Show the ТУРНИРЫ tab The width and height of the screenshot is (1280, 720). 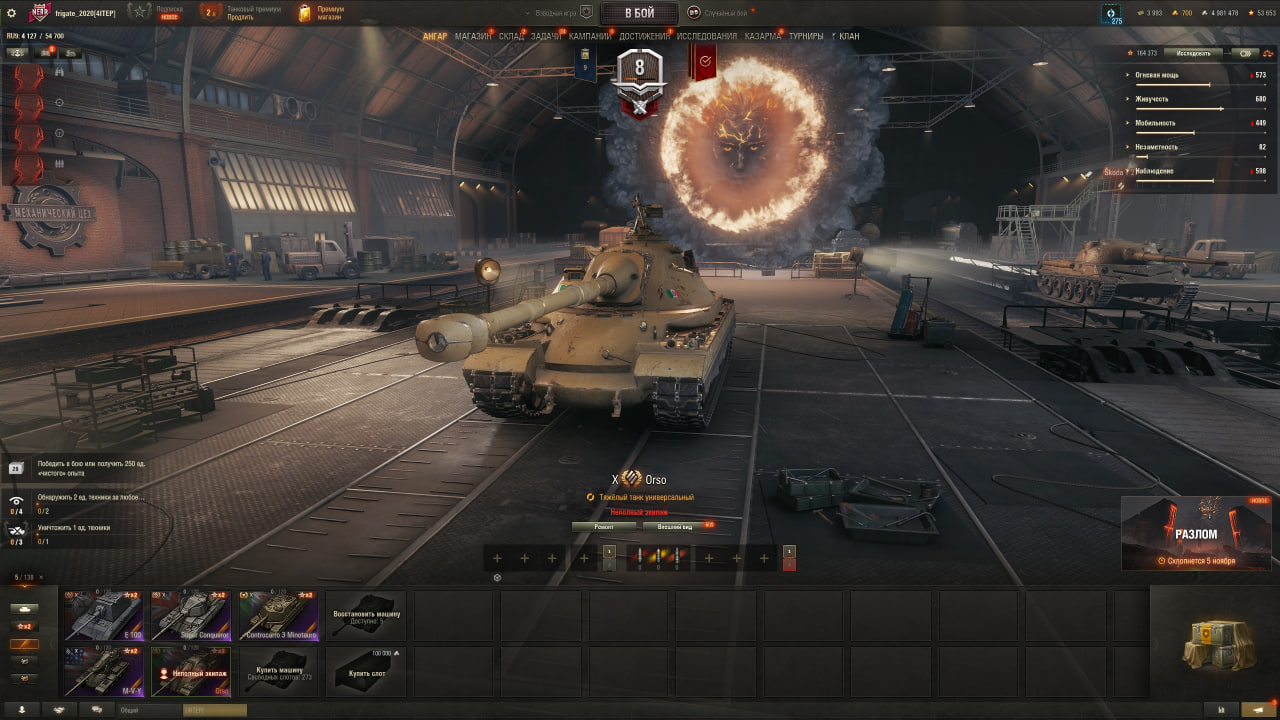(806, 36)
